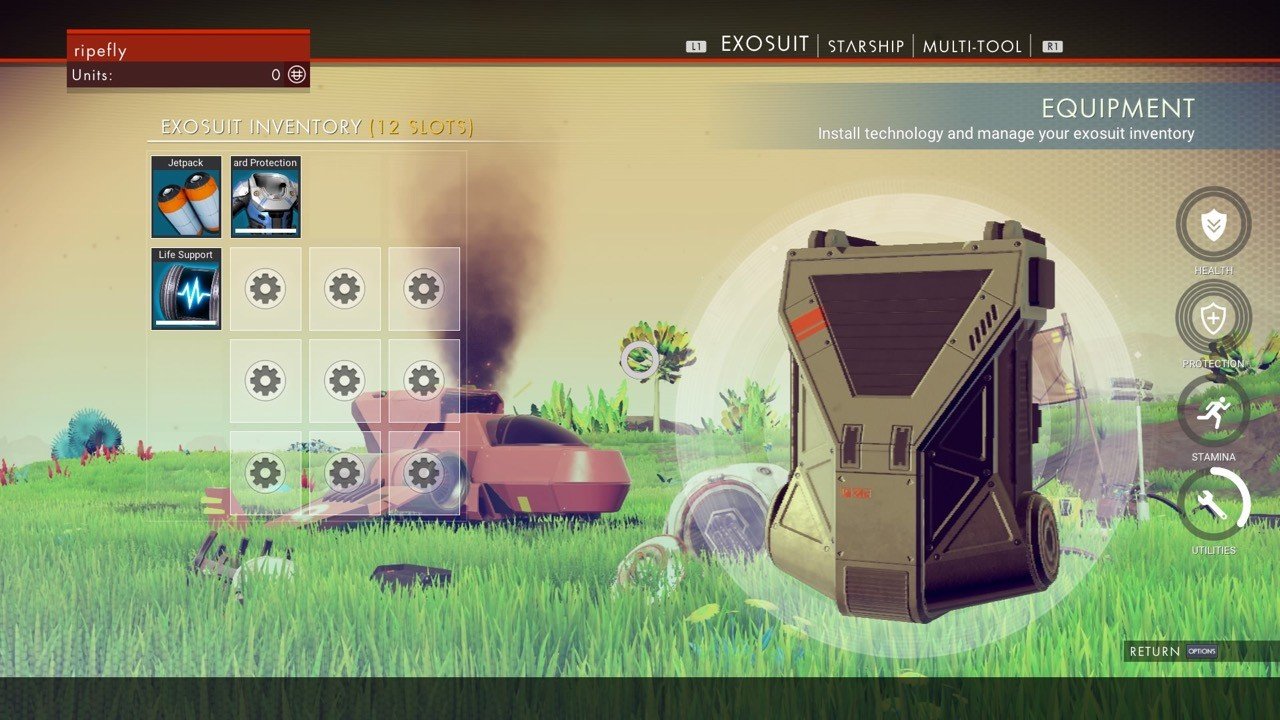Viewport: 1280px width, 720px height.
Task: Choose the Hazard Protection slot
Action: point(265,197)
